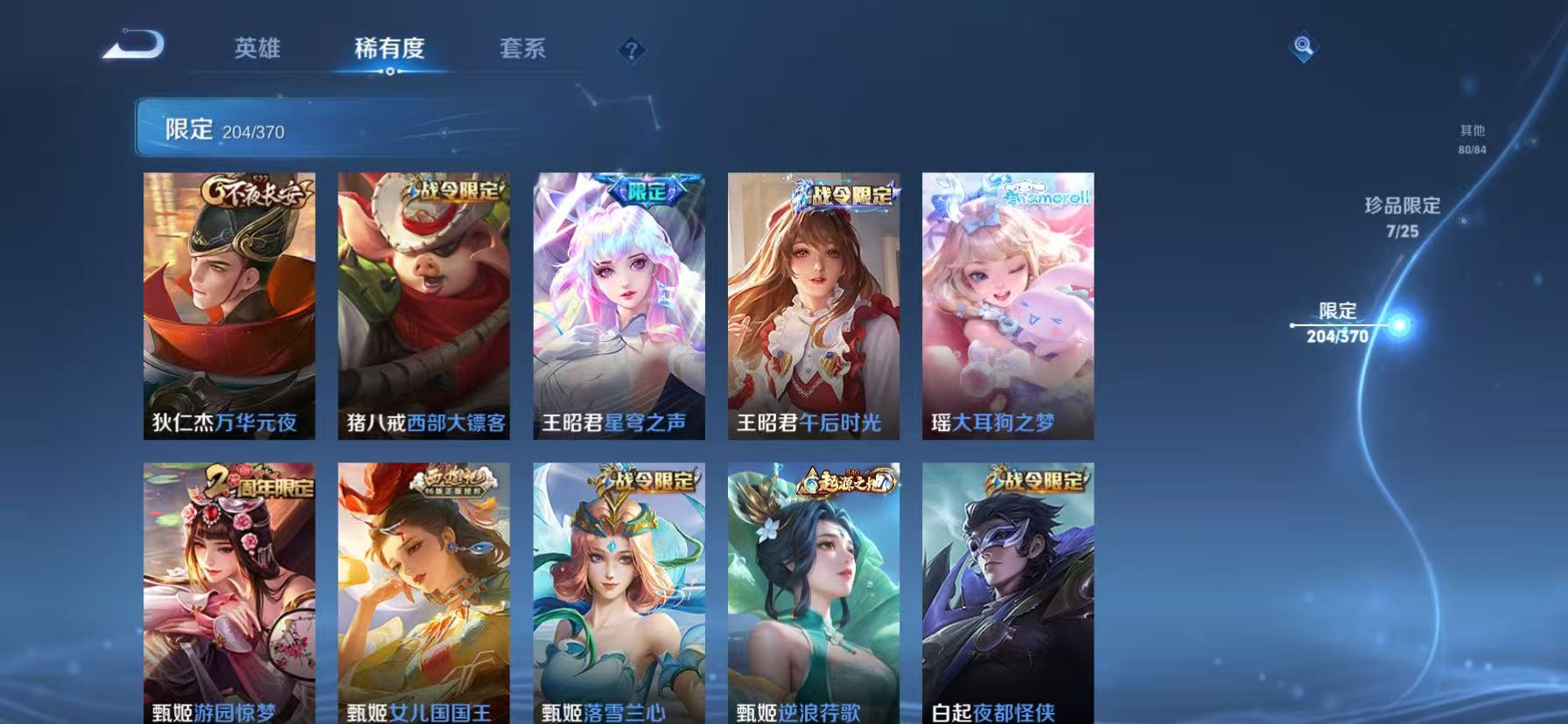Click the glowing node on the timeline rail

pyautogui.click(x=1401, y=325)
